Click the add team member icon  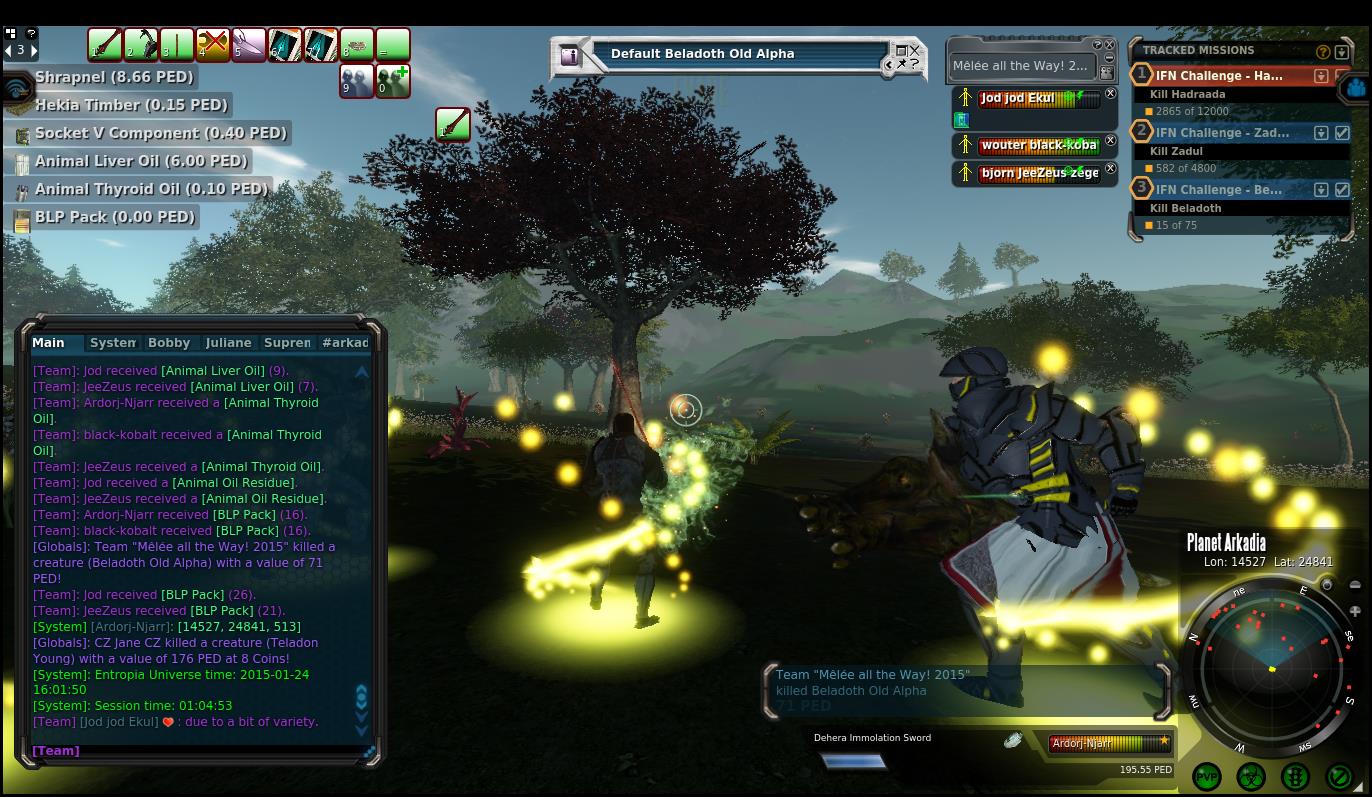tap(393, 81)
